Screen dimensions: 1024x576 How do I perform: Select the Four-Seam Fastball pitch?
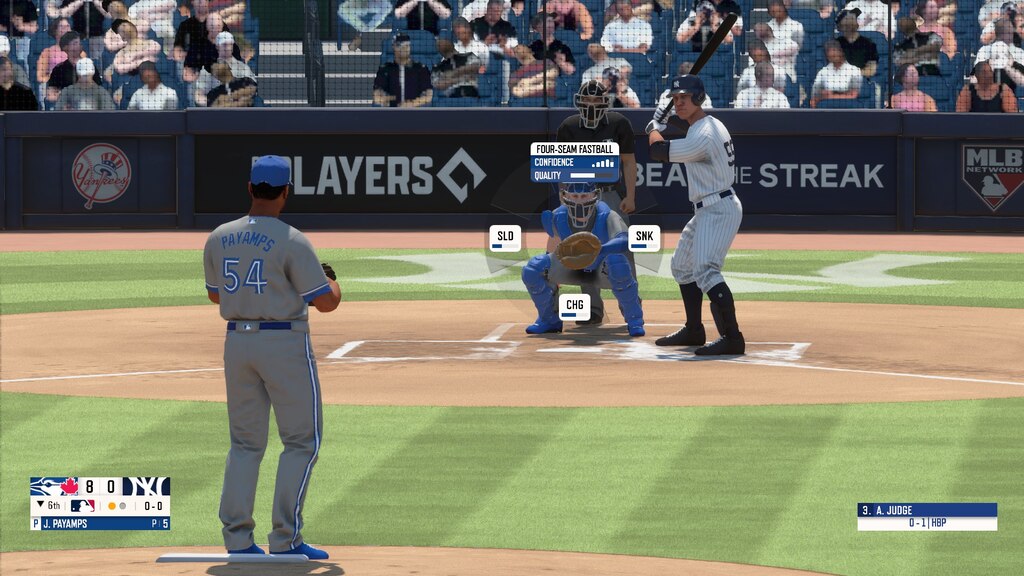click(x=574, y=161)
